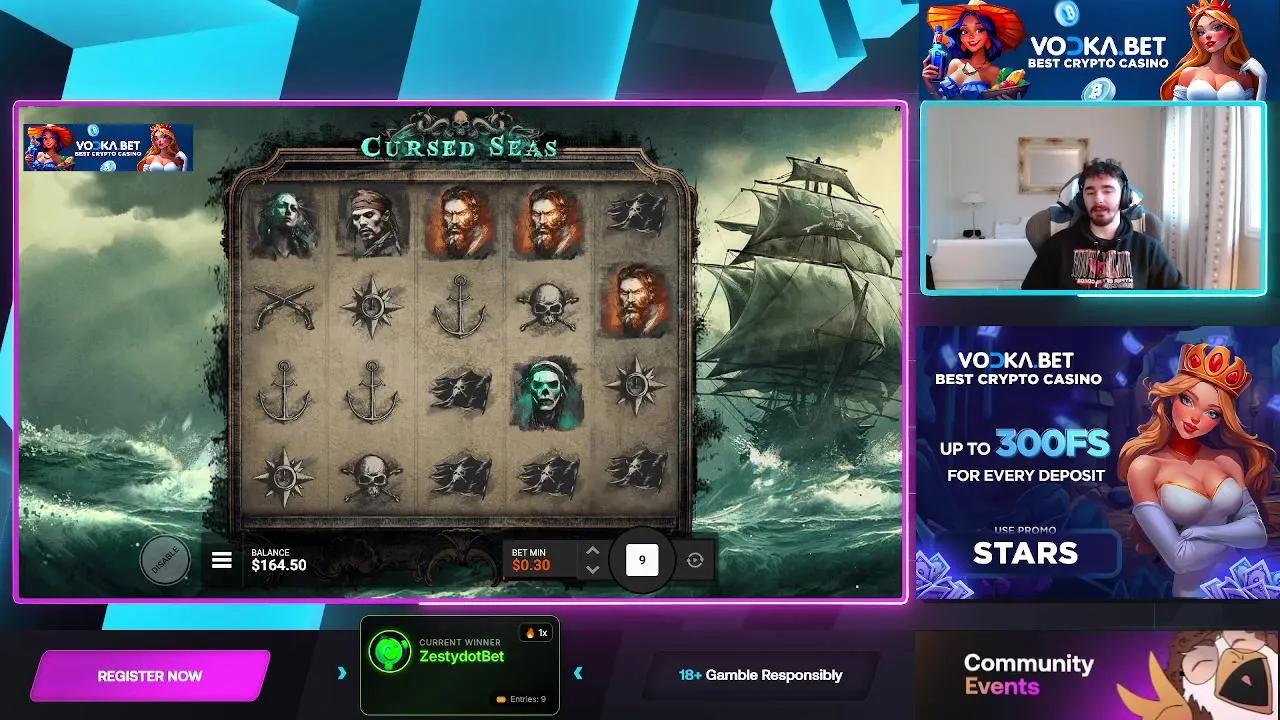Click the flame 1x multiplier badge
The width and height of the screenshot is (1280, 720).
(536, 632)
